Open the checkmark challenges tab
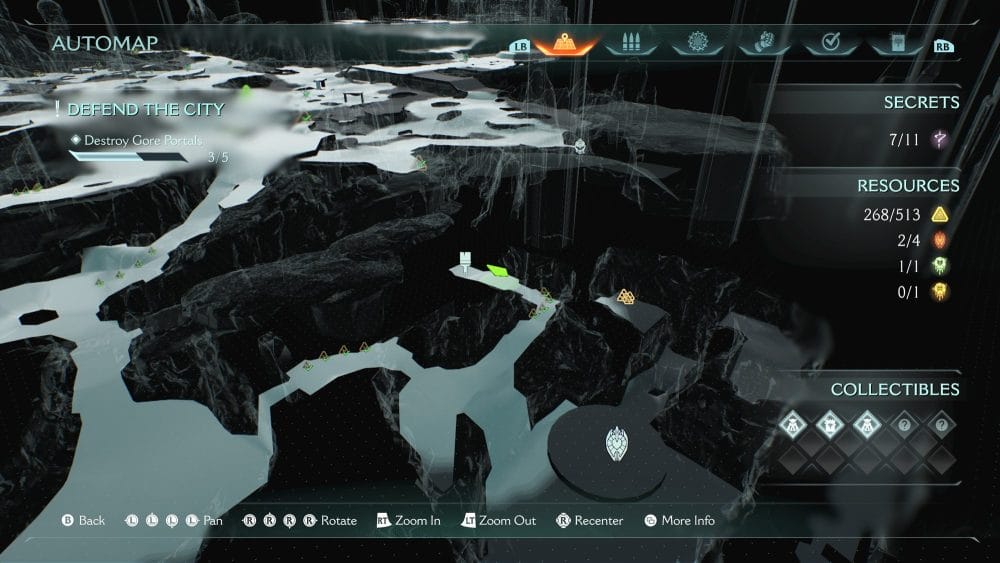Image resolution: width=1000 pixels, height=563 pixels. point(829,44)
